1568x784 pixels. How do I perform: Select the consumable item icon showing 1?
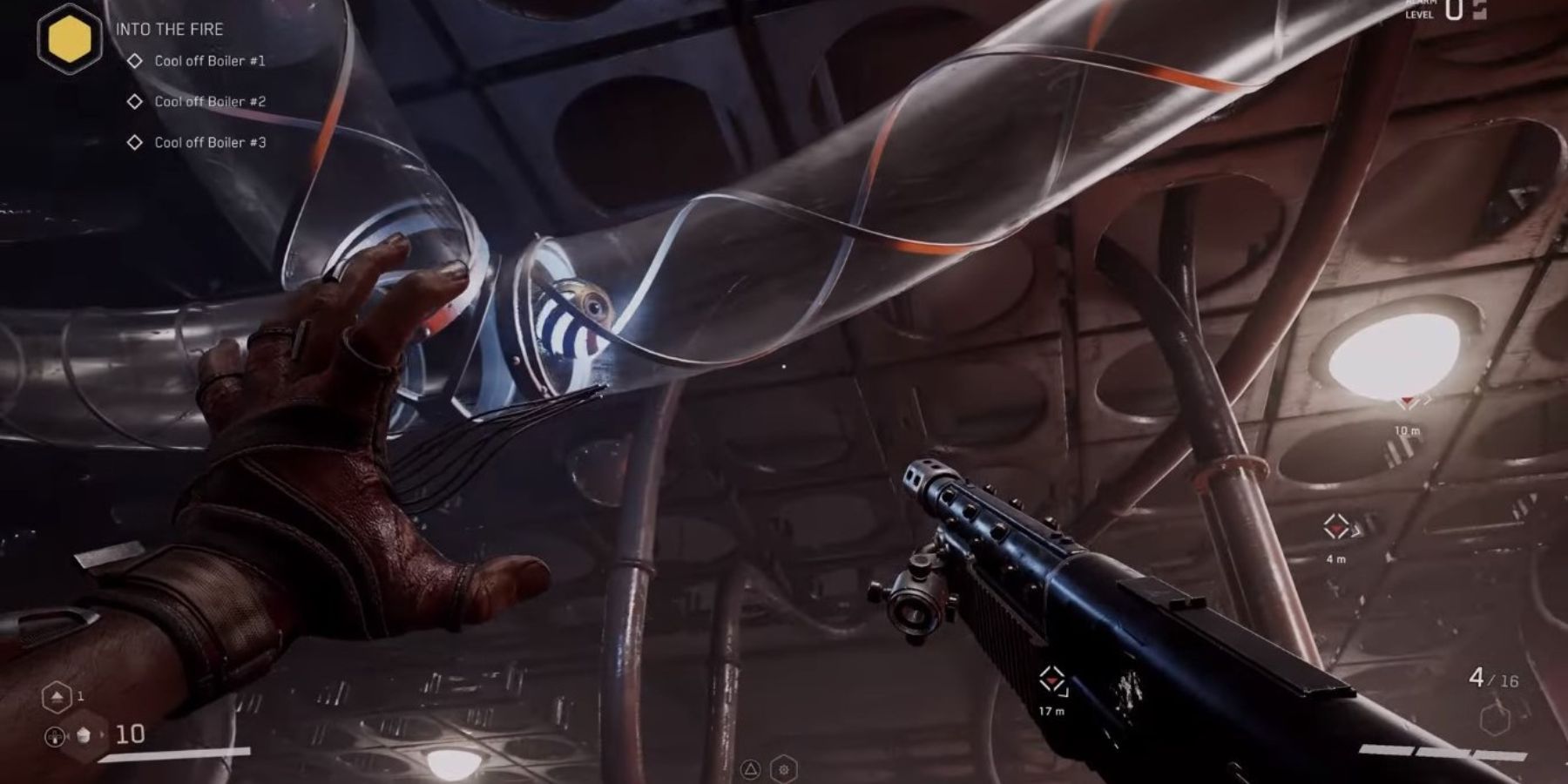pos(56,697)
